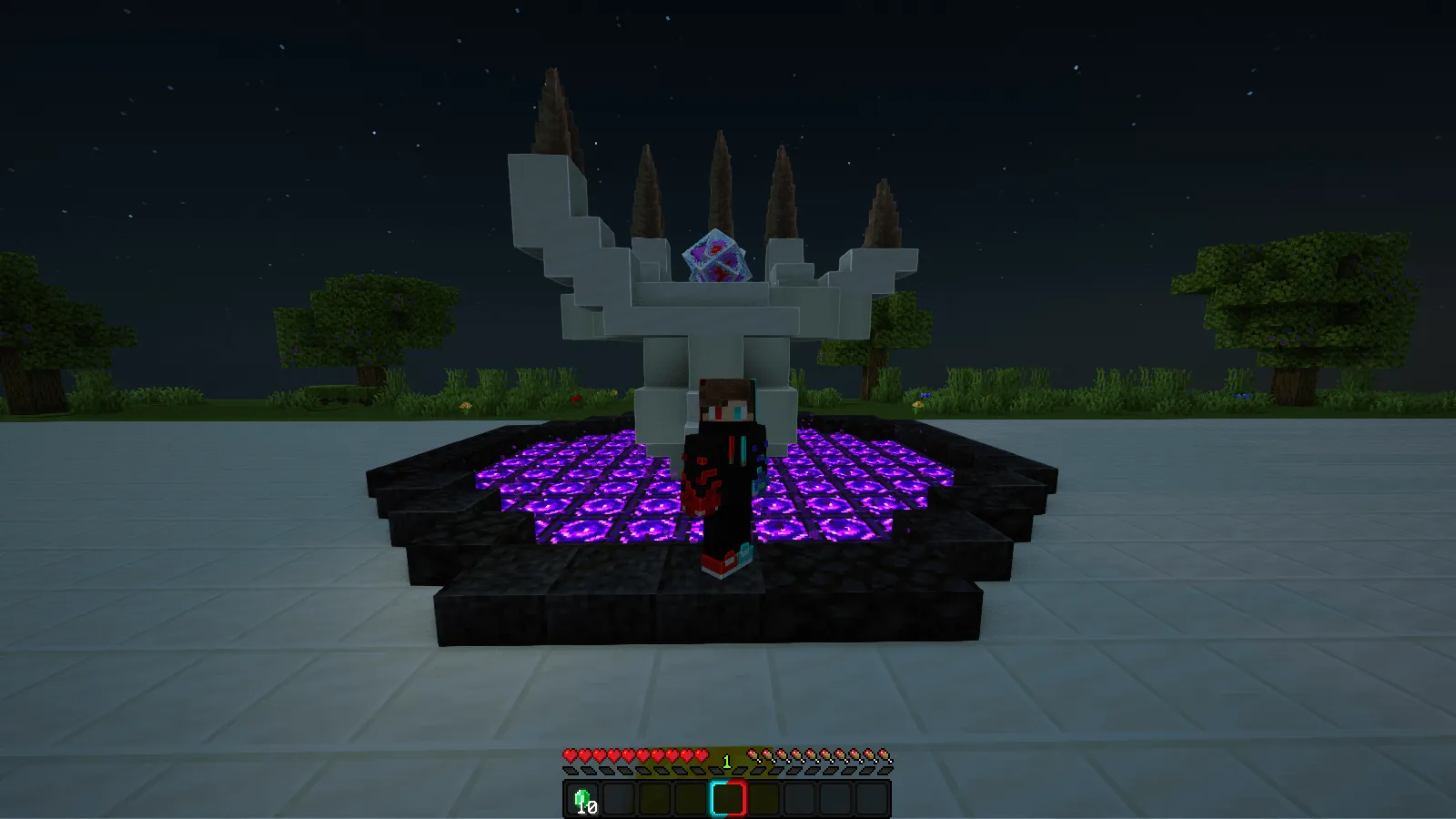The height and width of the screenshot is (819, 1456).
Task: Click the leftmost heart in the health bar
Action: (x=570, y=754)
